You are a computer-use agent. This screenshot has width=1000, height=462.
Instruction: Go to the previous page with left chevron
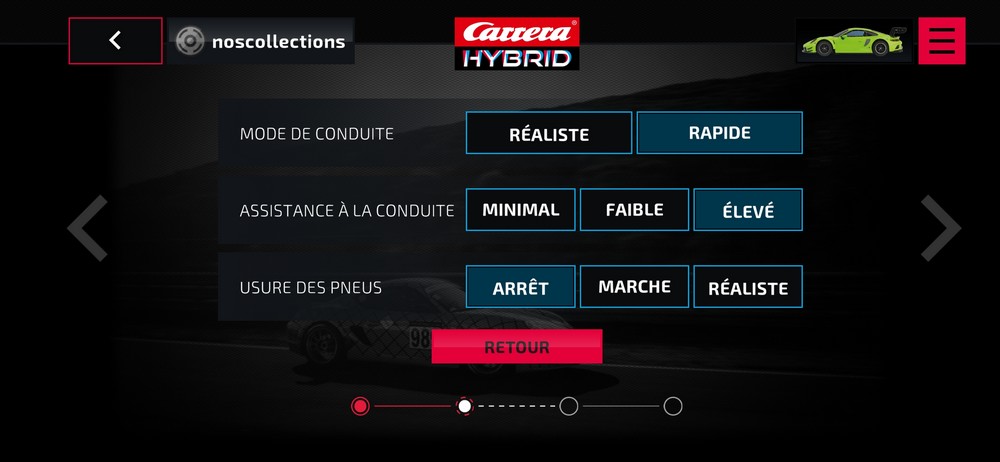(x=88, y=228)
